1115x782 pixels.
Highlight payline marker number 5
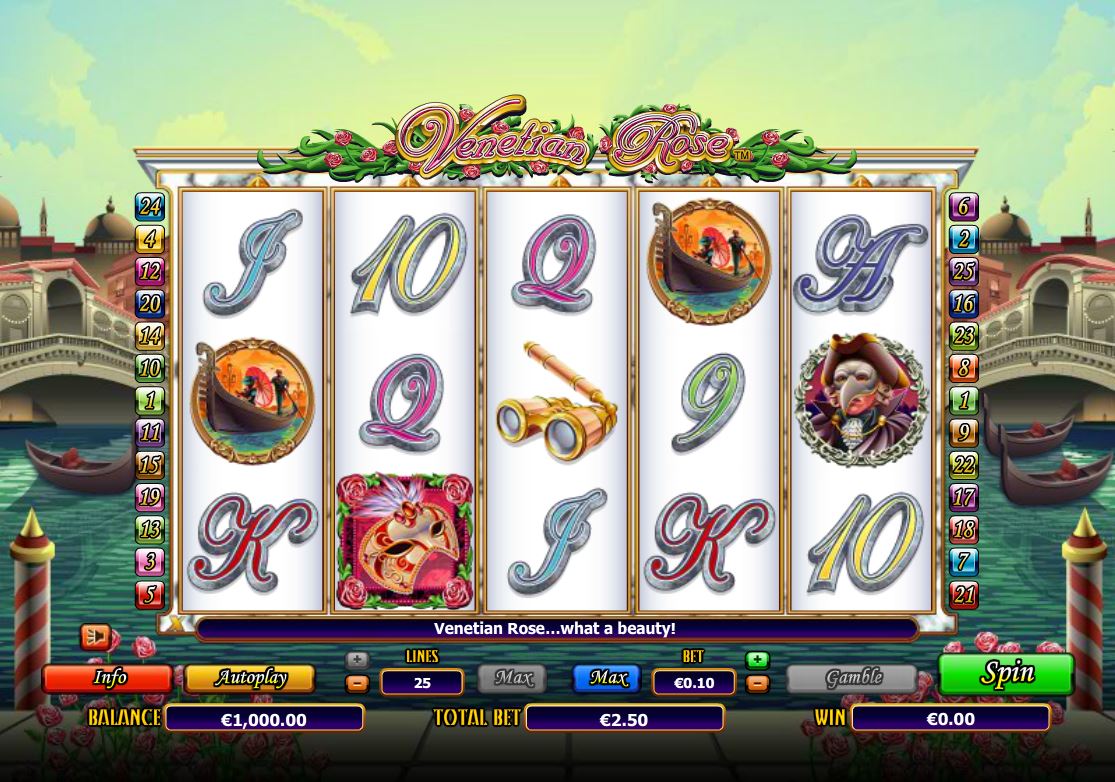click(x=150, y=595)
